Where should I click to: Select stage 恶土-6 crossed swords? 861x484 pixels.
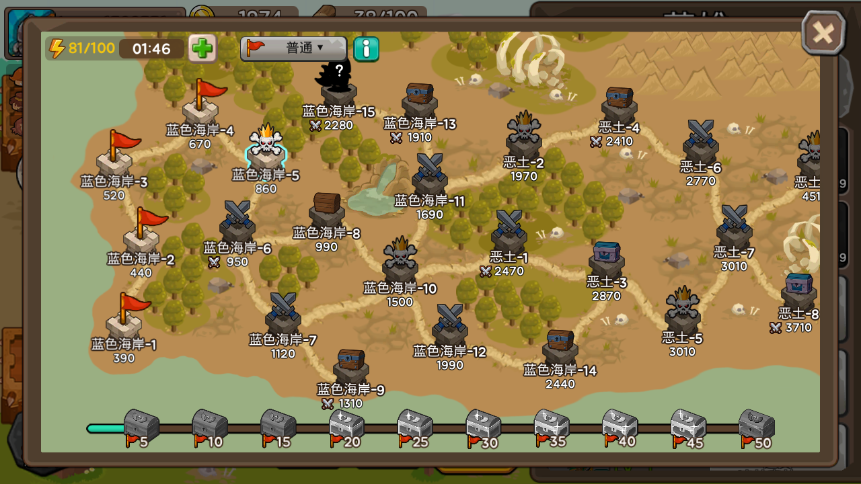(x=701, y=140)
